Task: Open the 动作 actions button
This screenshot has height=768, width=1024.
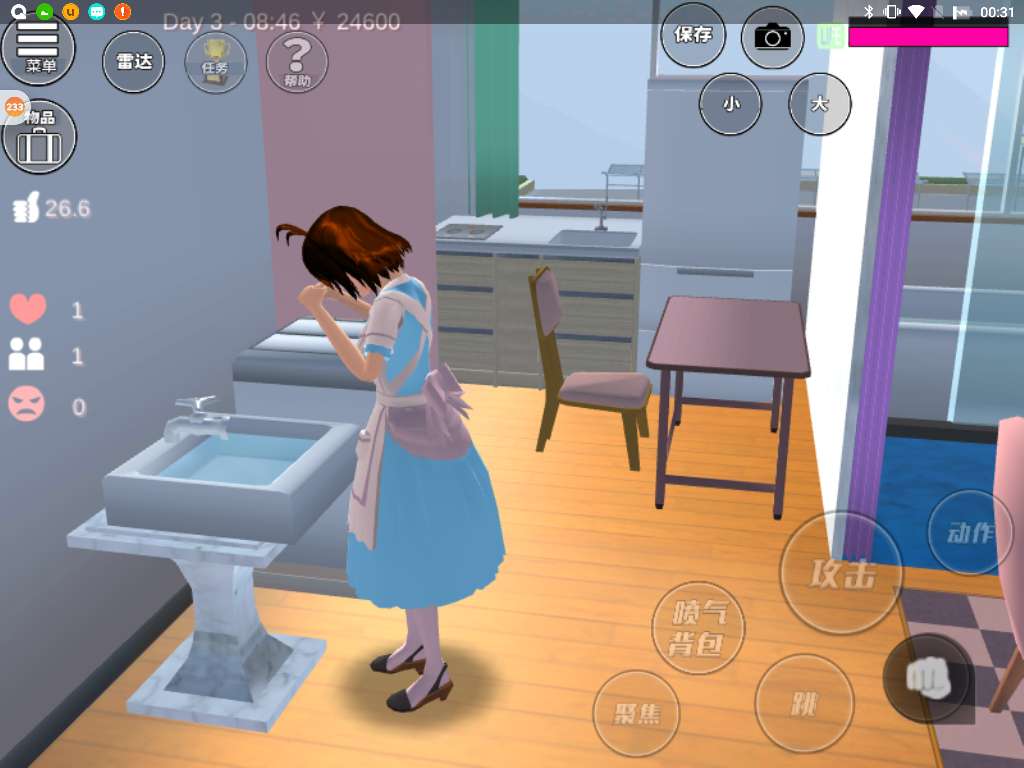Action: (x=969, y=532)
